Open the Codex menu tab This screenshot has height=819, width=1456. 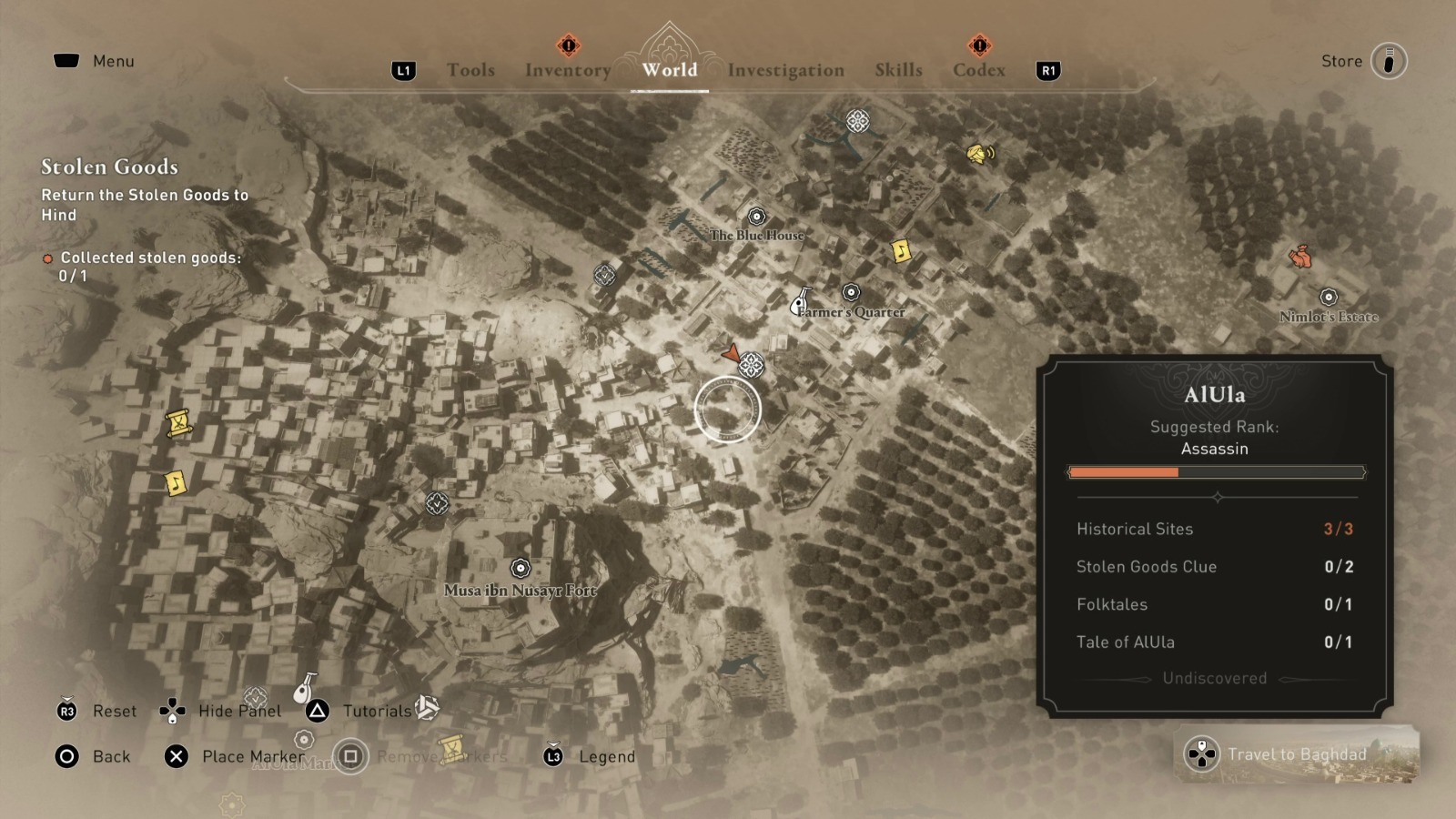click(x=977, y=69)
